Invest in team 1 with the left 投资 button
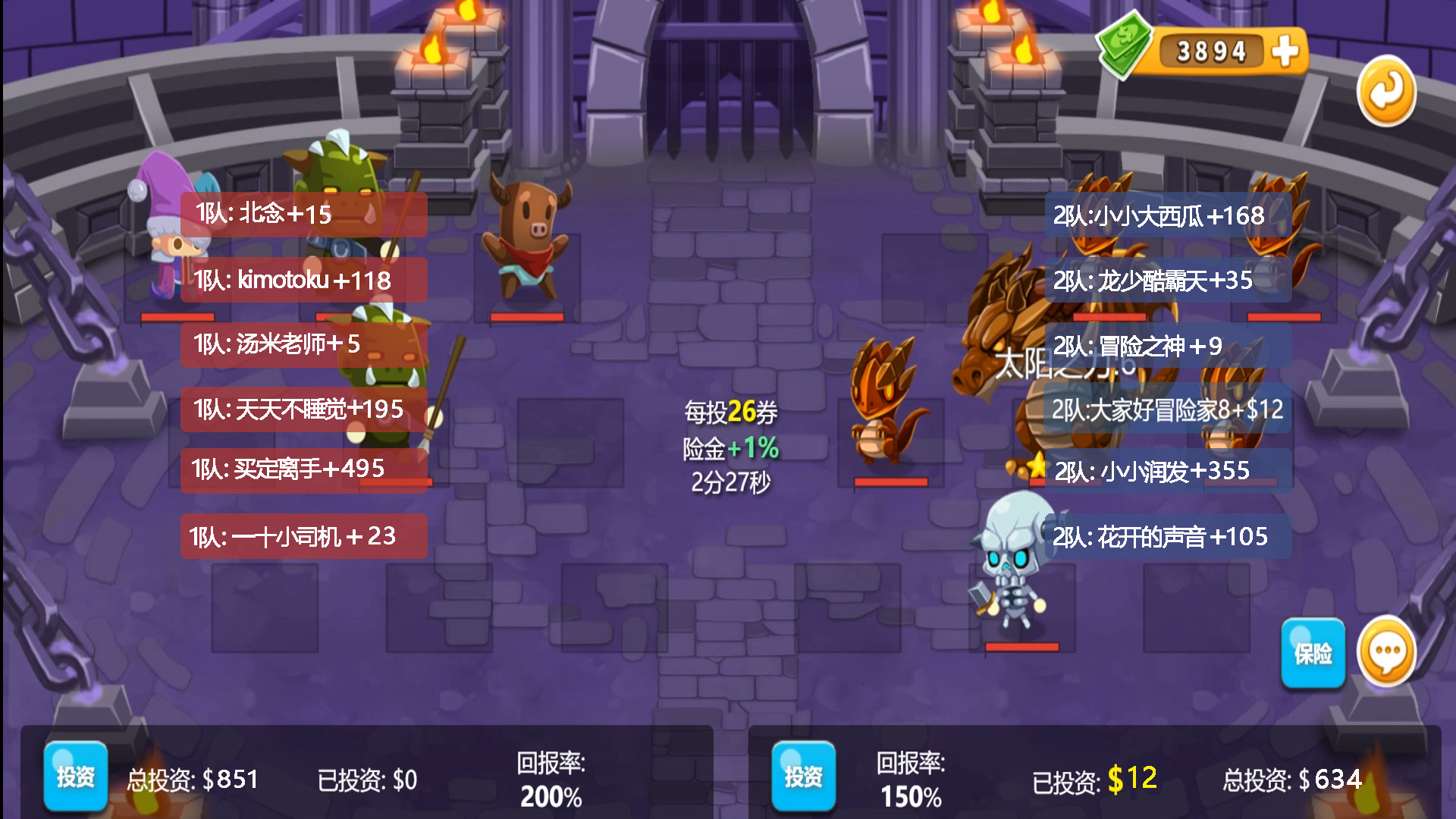 75,776
